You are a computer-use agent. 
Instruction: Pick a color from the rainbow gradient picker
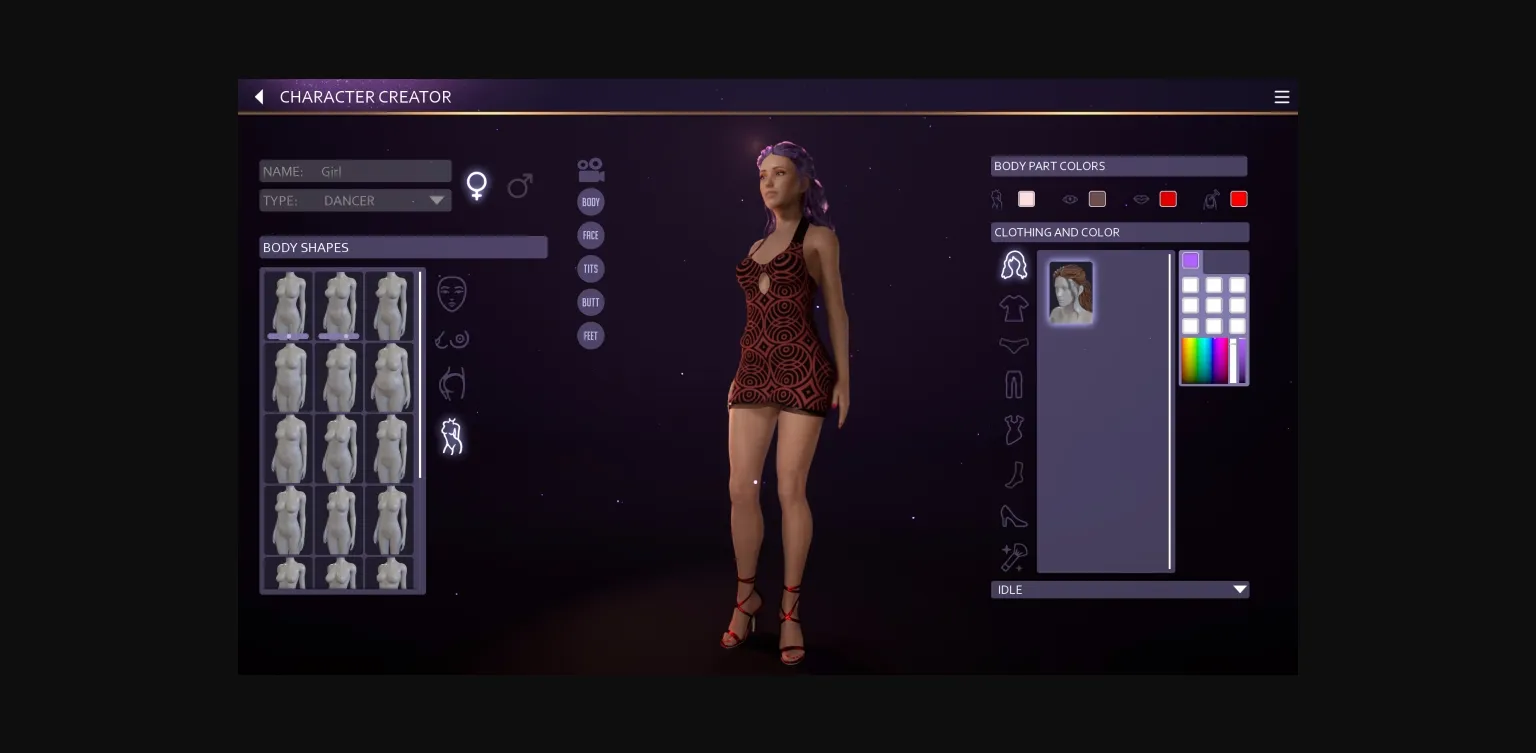point(1205,360)
